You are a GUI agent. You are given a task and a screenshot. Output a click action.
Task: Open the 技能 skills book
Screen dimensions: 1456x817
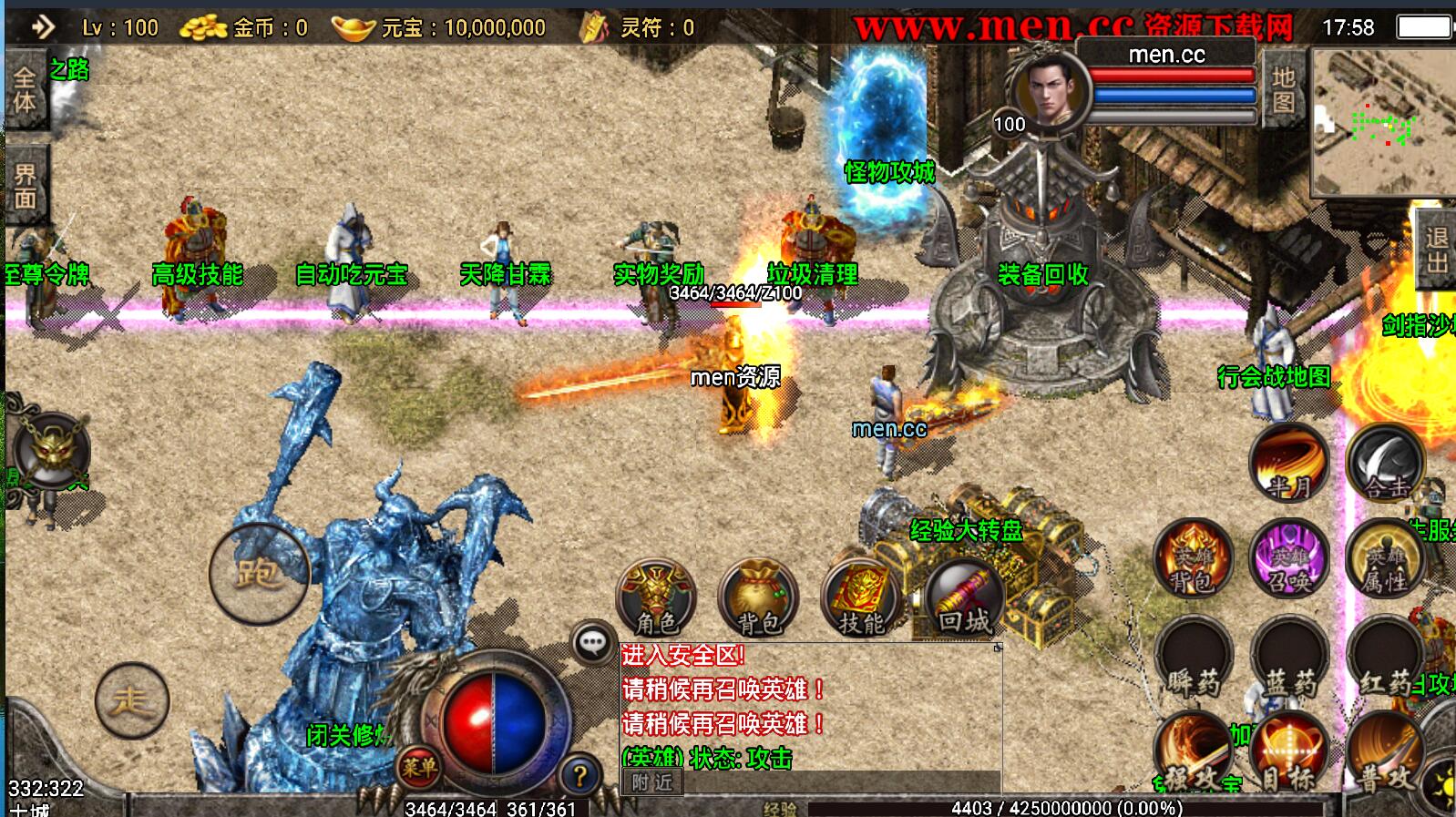click(x=861, y=598)
